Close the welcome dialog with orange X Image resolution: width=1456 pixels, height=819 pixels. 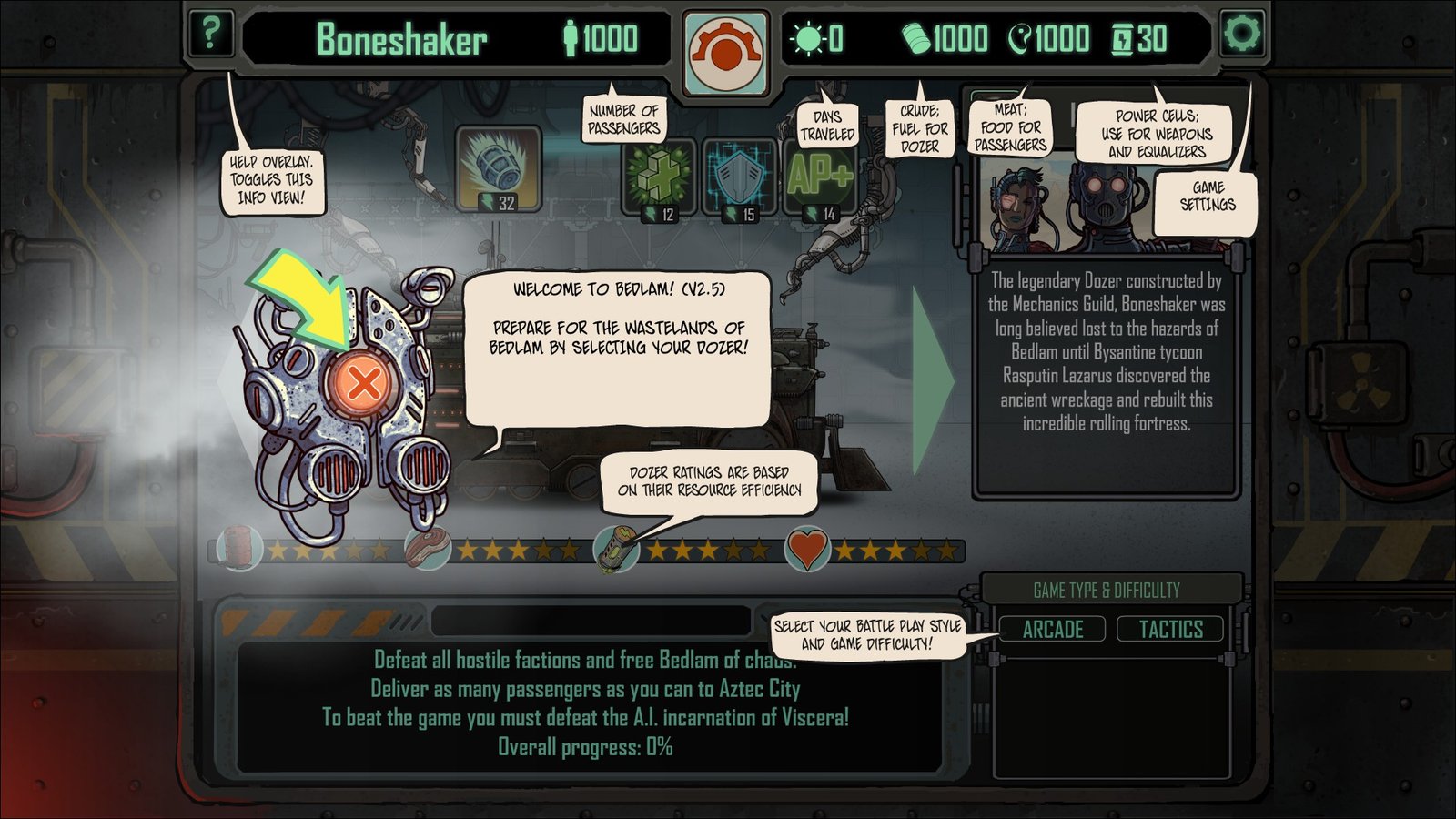[363, 383]
